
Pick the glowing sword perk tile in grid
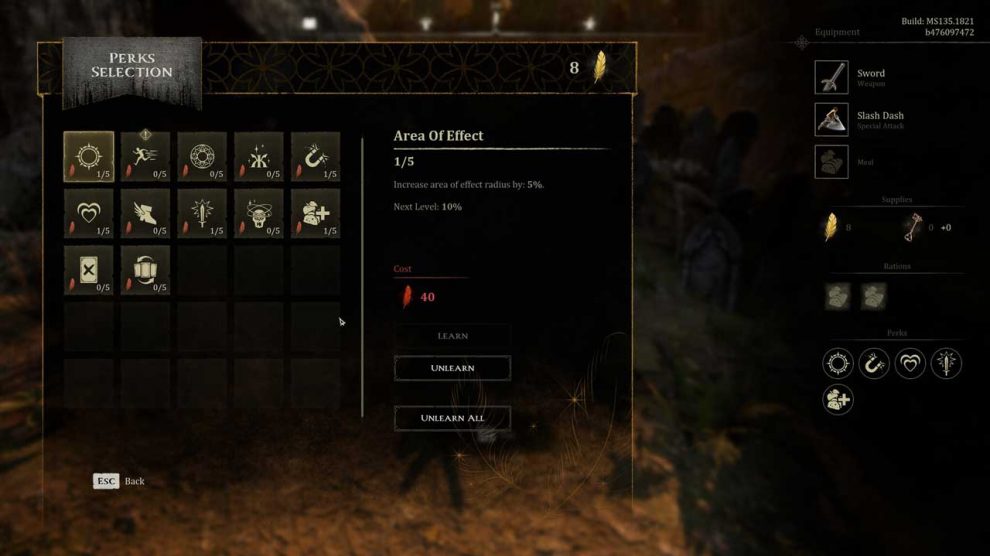[202, 213]
